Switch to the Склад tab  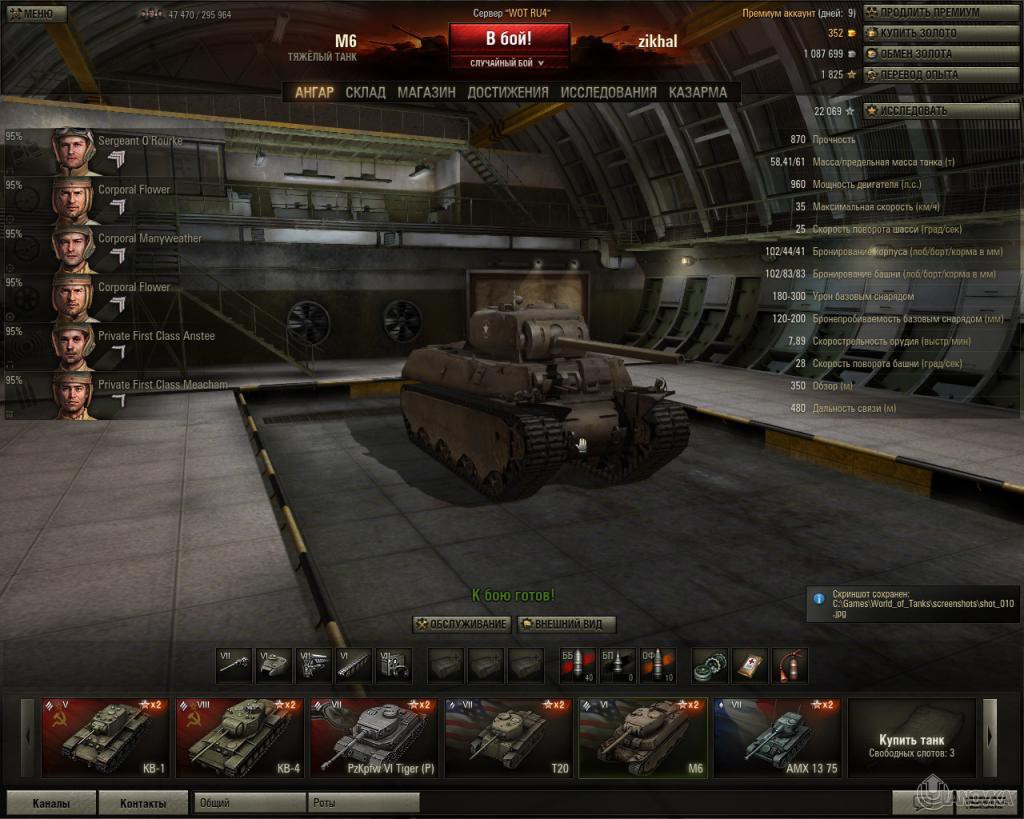click(365, 92)
